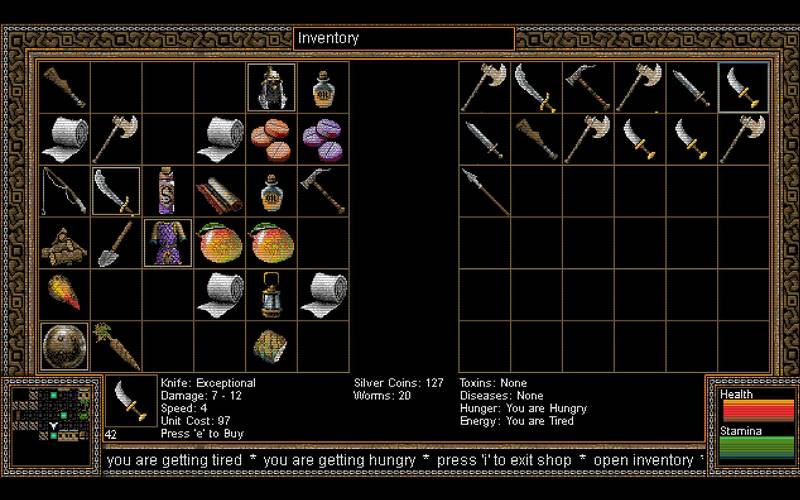The height and width of the screenshot is (500, 800).
Task: Choose the green wrapped bundle
Action: click(x=271, y=346)
